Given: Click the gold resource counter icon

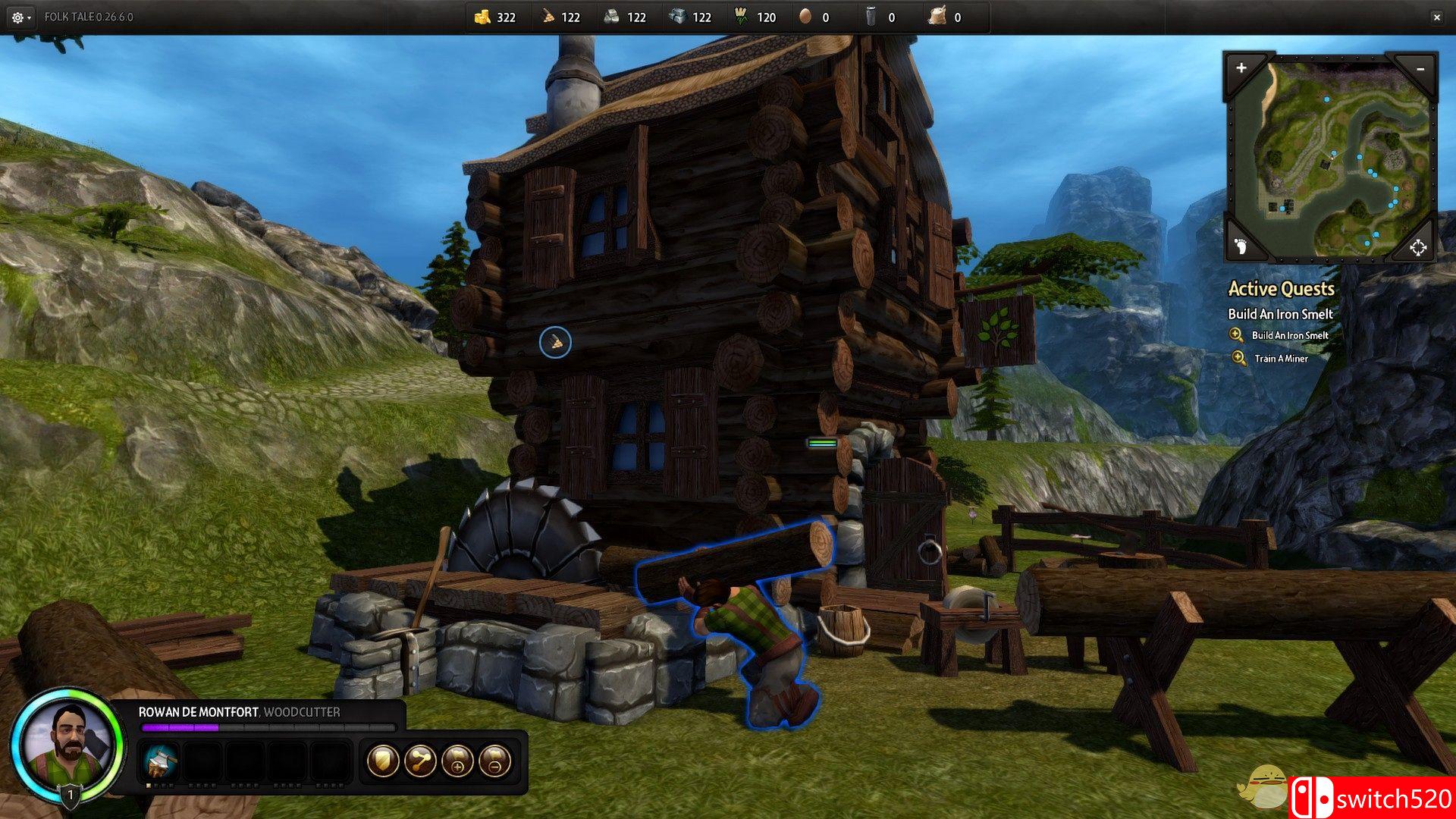Looking at the screenshot, I should tap(482, 17).
